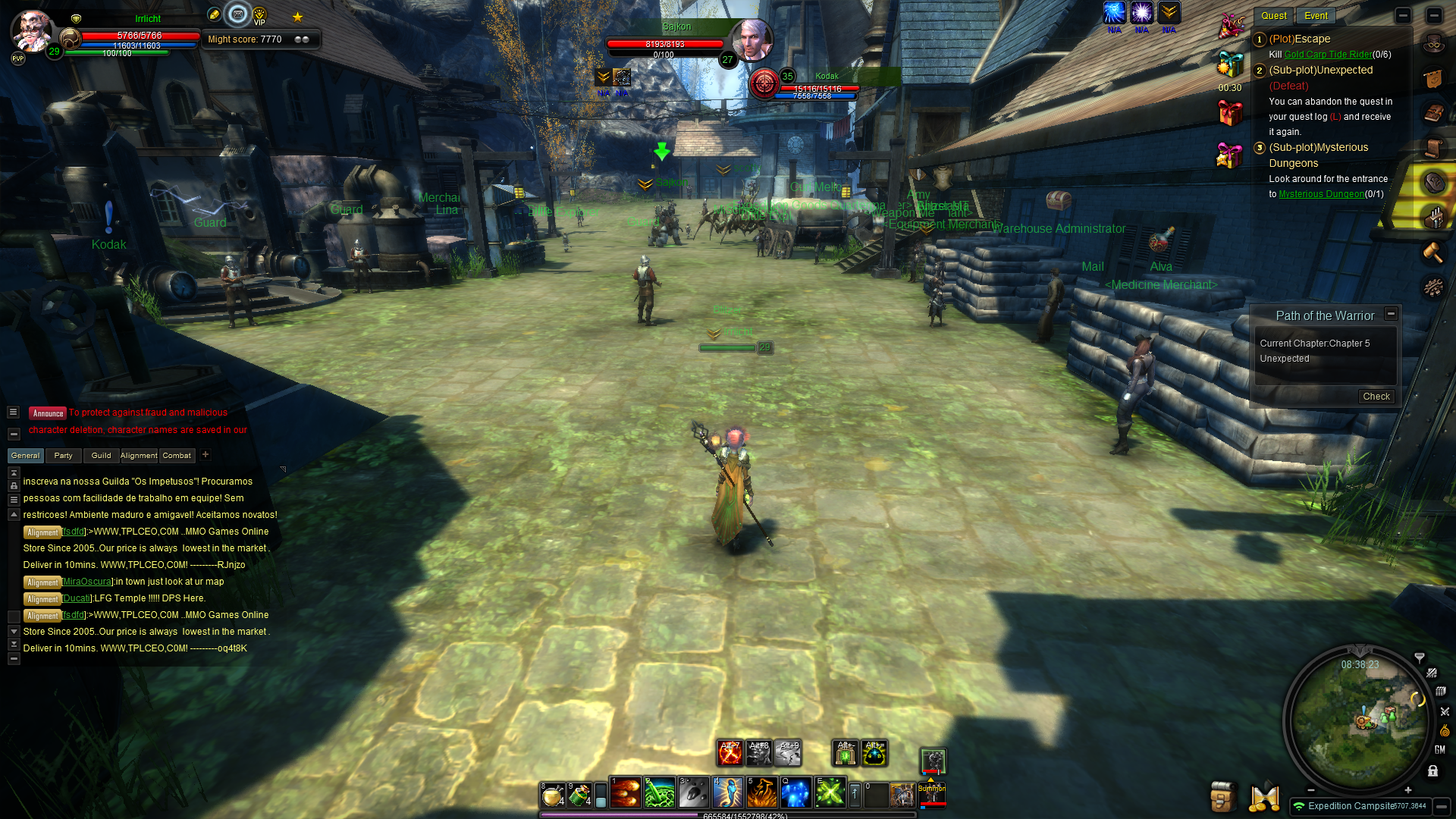Activate the triple fireball skill in slot 1
Viewport: 1456px width, 819px height.
tap(625, 793)
